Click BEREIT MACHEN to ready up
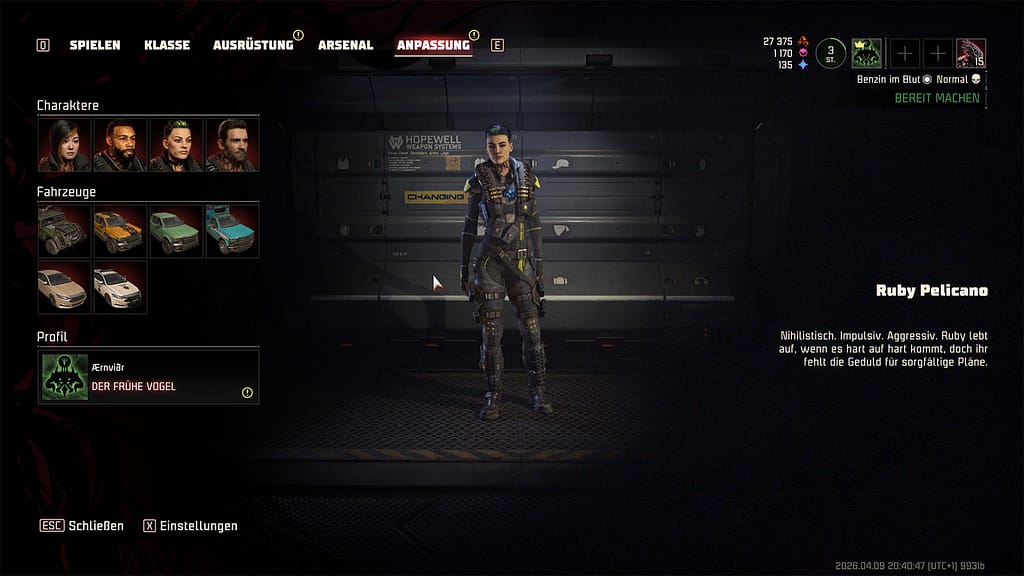This screenshot has height=576, width=1024. 937,99
